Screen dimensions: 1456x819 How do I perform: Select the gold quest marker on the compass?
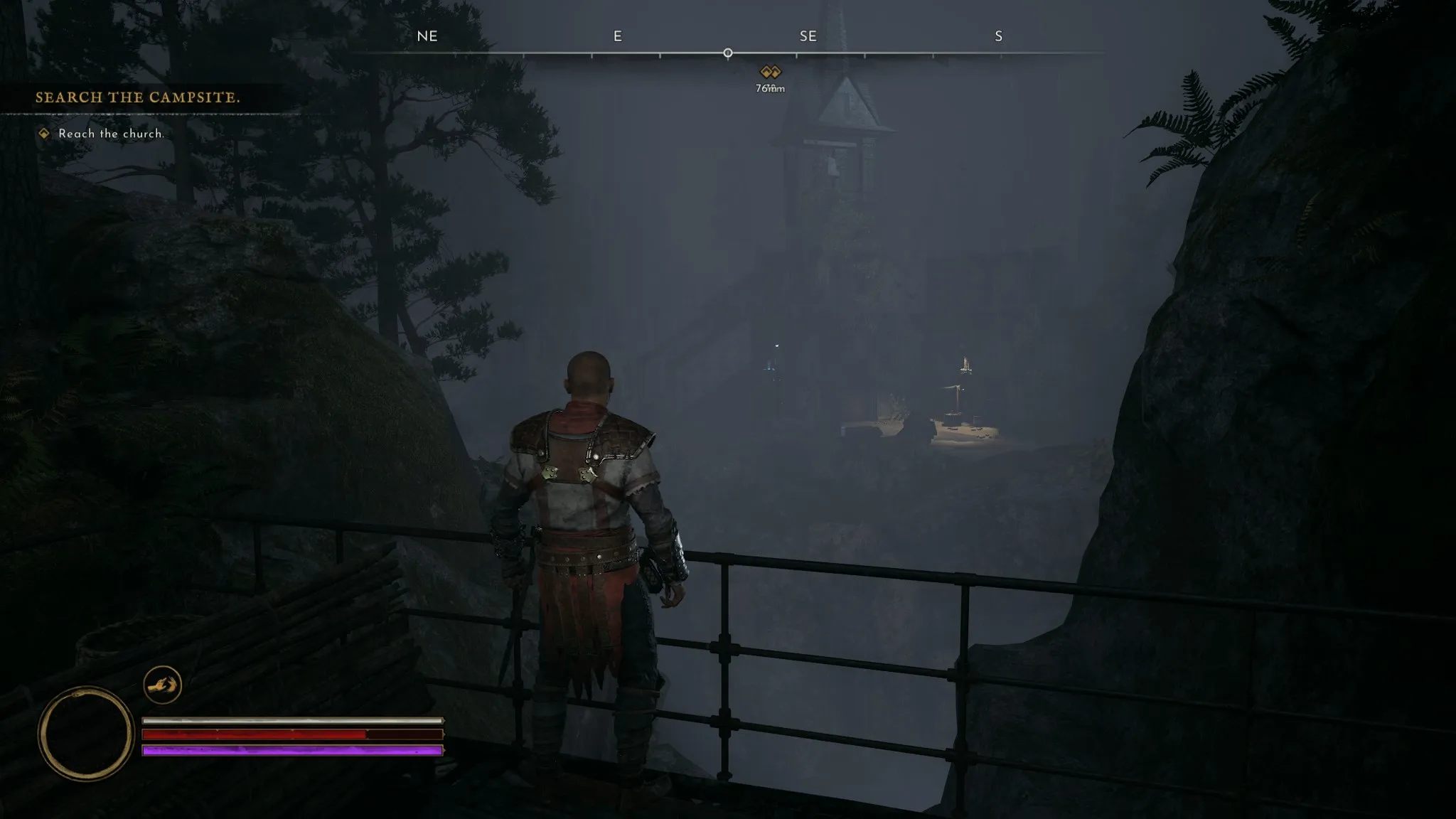click(x=770, y=72)
